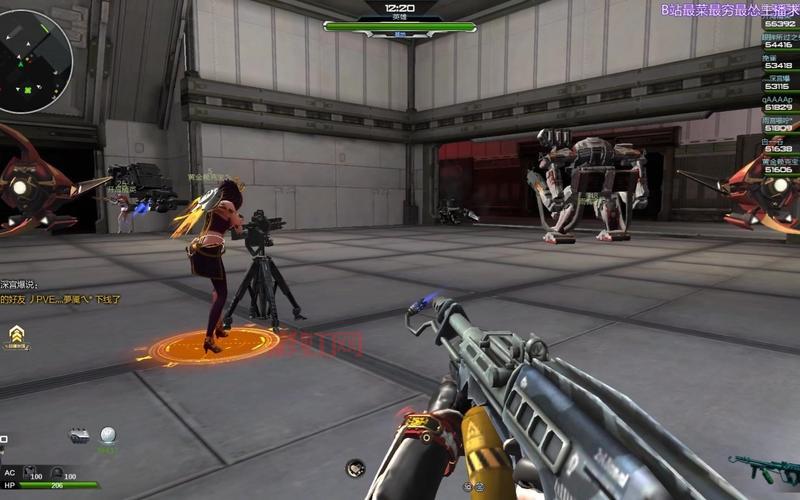This screenshot has height=500, width=800.
Task: Click the friend offline chat message
Action: point(60,299)
